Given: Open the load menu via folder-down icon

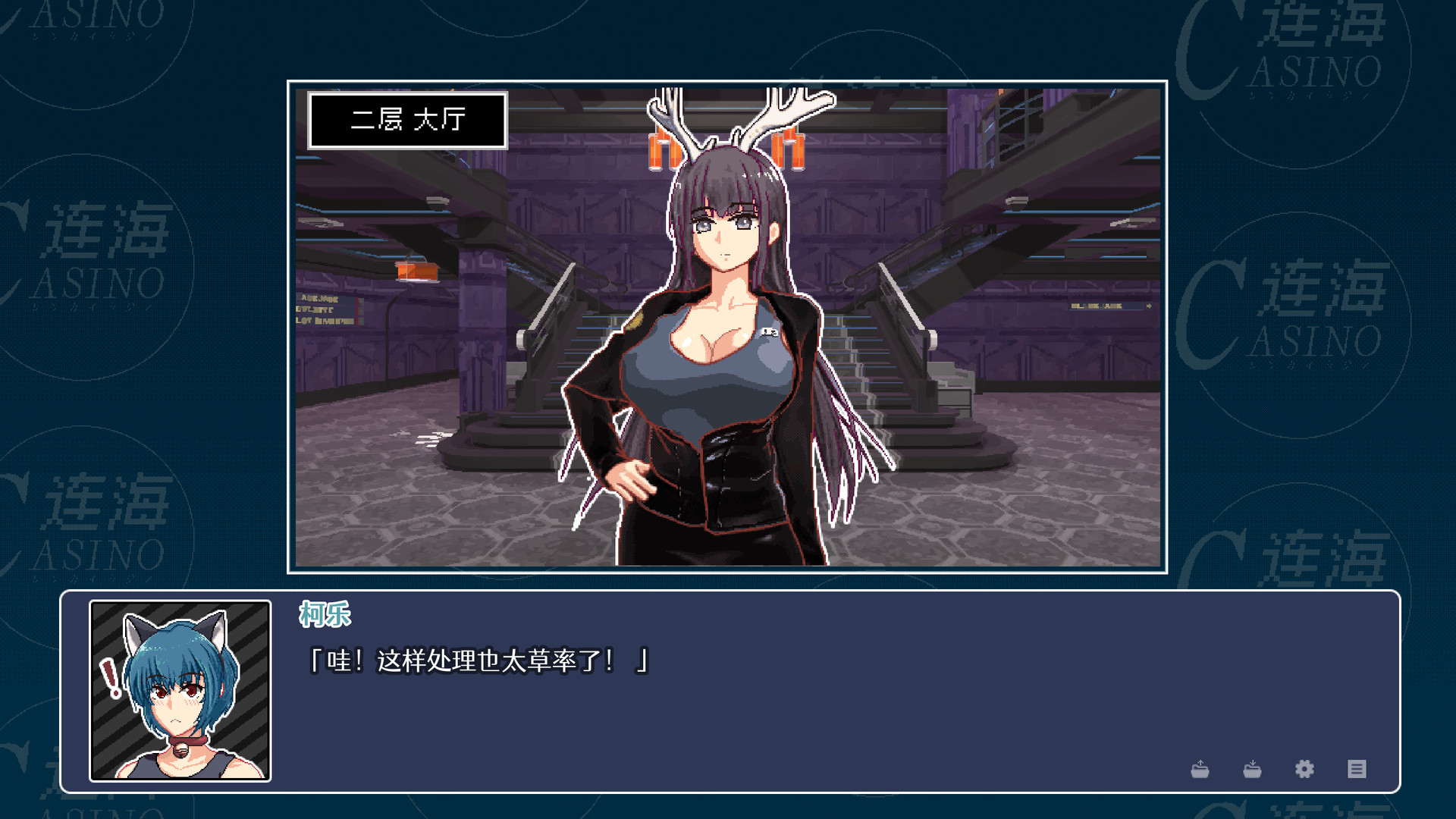Looking at the screenshot, I should 1253,769.
